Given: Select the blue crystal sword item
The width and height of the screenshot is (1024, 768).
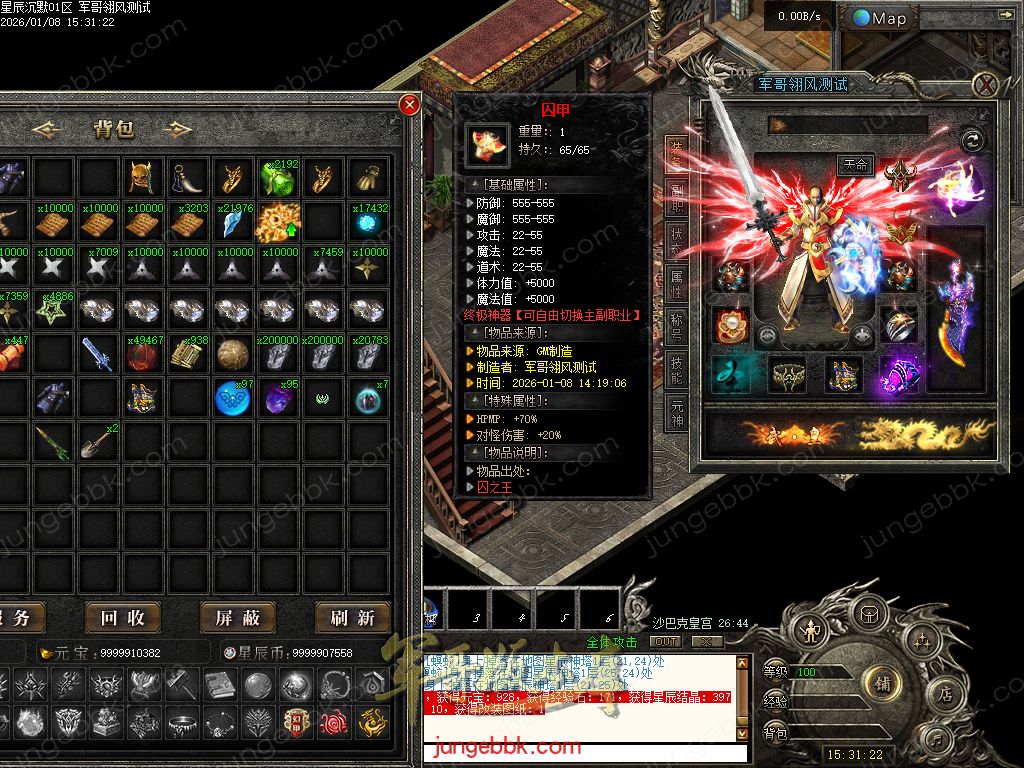Looking at the screenshot, I should pyautogui.click(x=95, y=353).
